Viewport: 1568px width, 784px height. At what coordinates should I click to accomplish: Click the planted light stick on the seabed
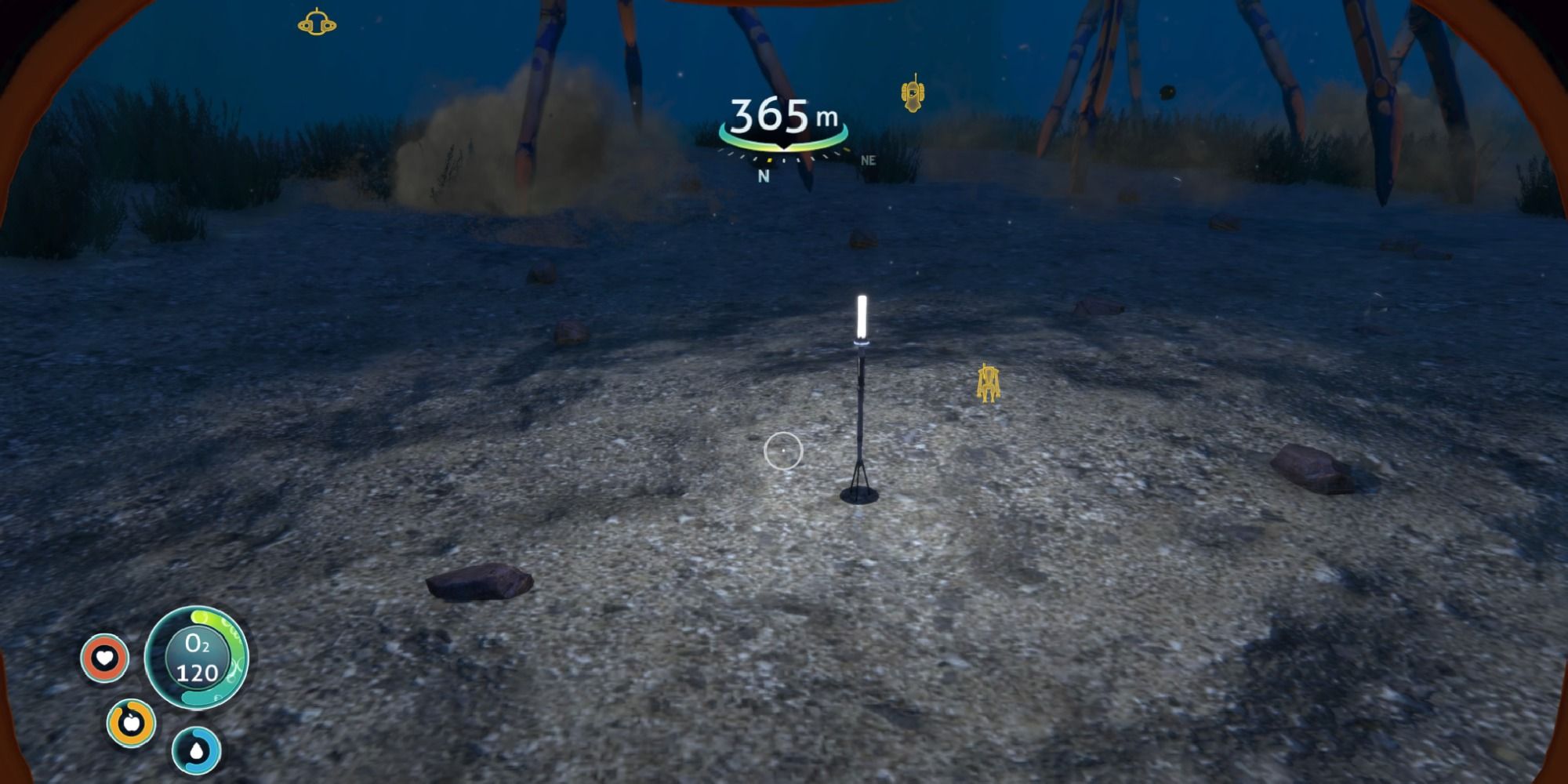(x=860, y=392)
